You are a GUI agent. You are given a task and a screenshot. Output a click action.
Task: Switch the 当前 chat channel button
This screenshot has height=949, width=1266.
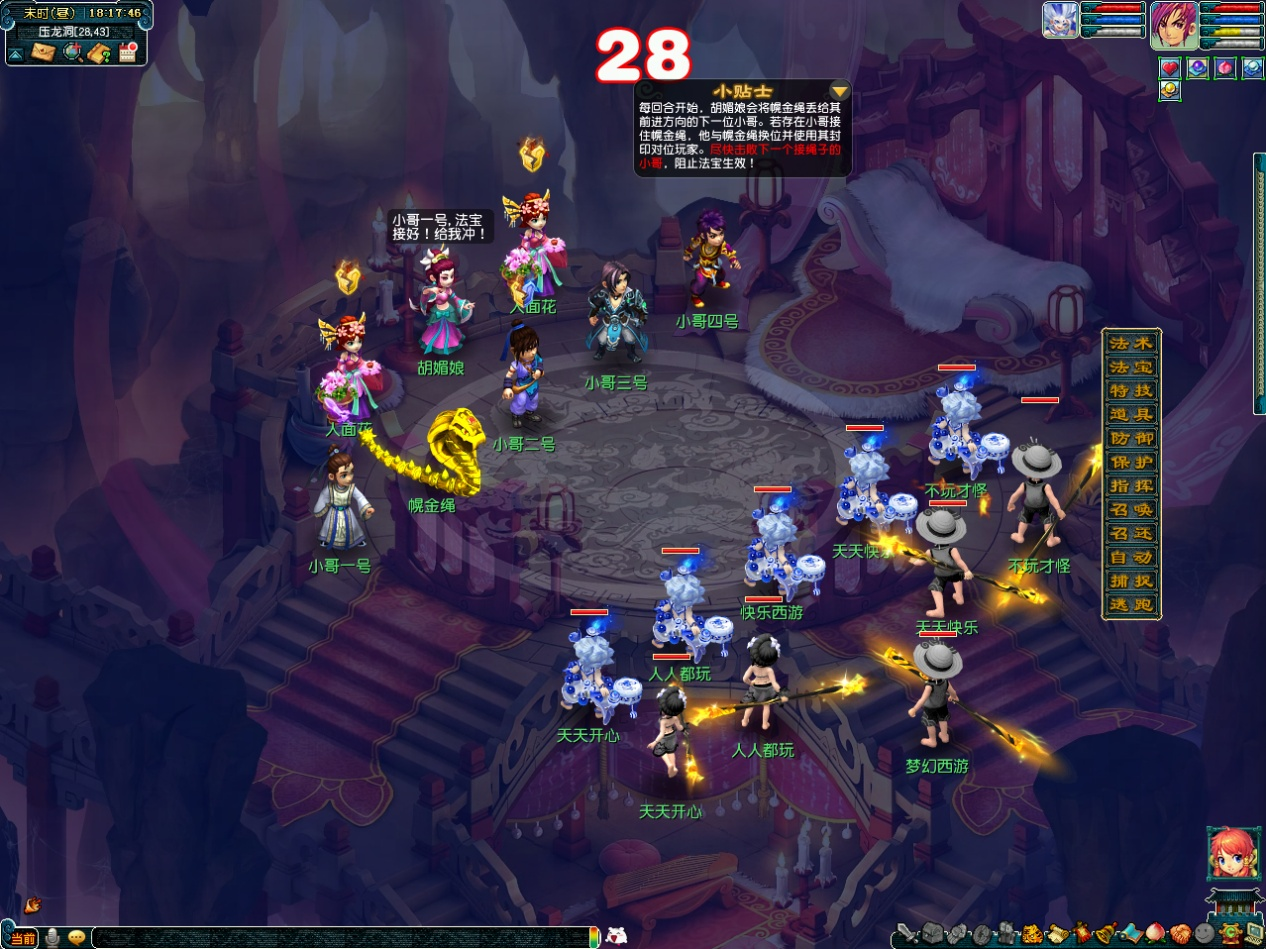(x=23, y=938)
